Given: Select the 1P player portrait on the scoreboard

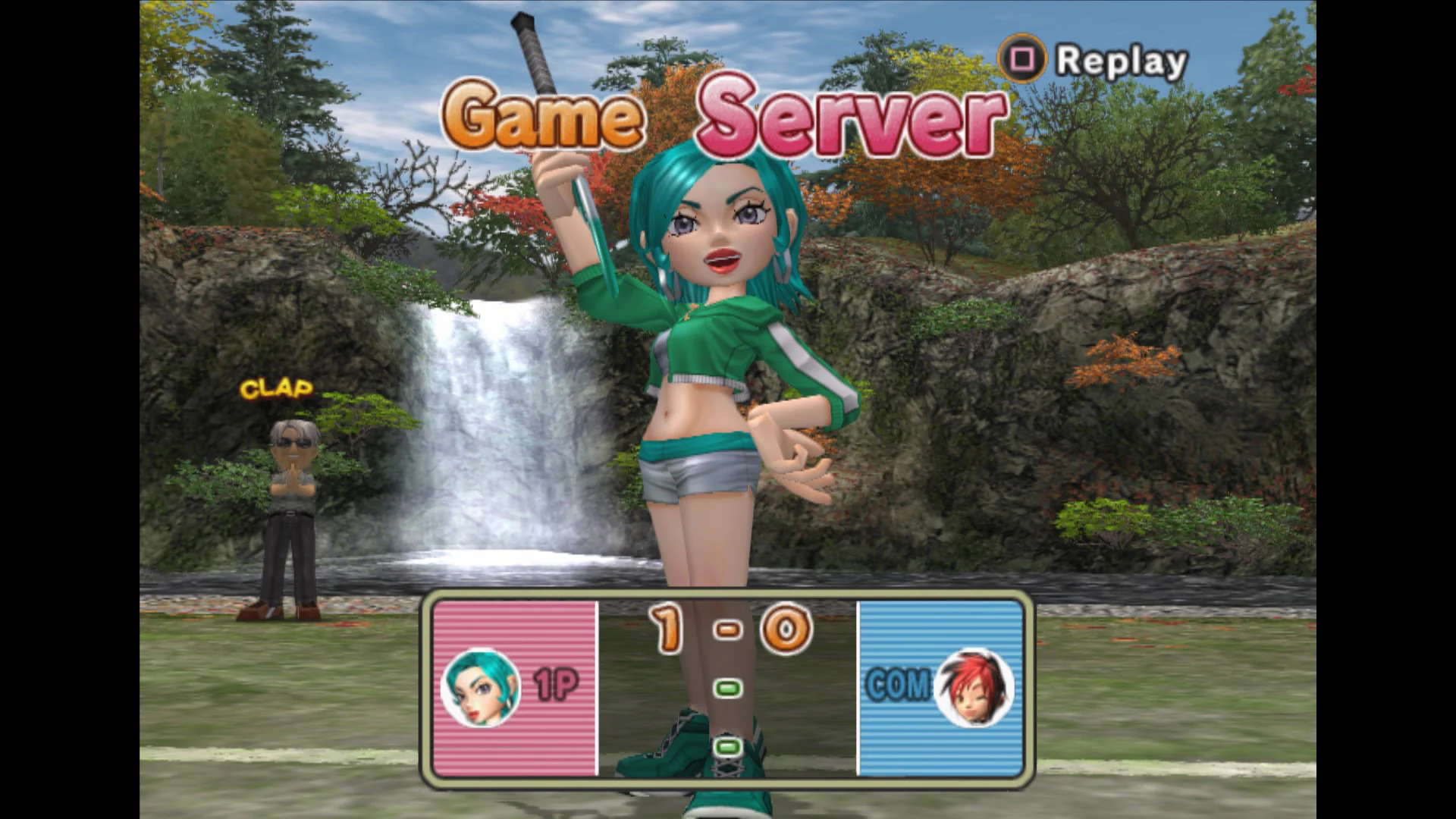Looking at the screenshot, I should (481, 687).
